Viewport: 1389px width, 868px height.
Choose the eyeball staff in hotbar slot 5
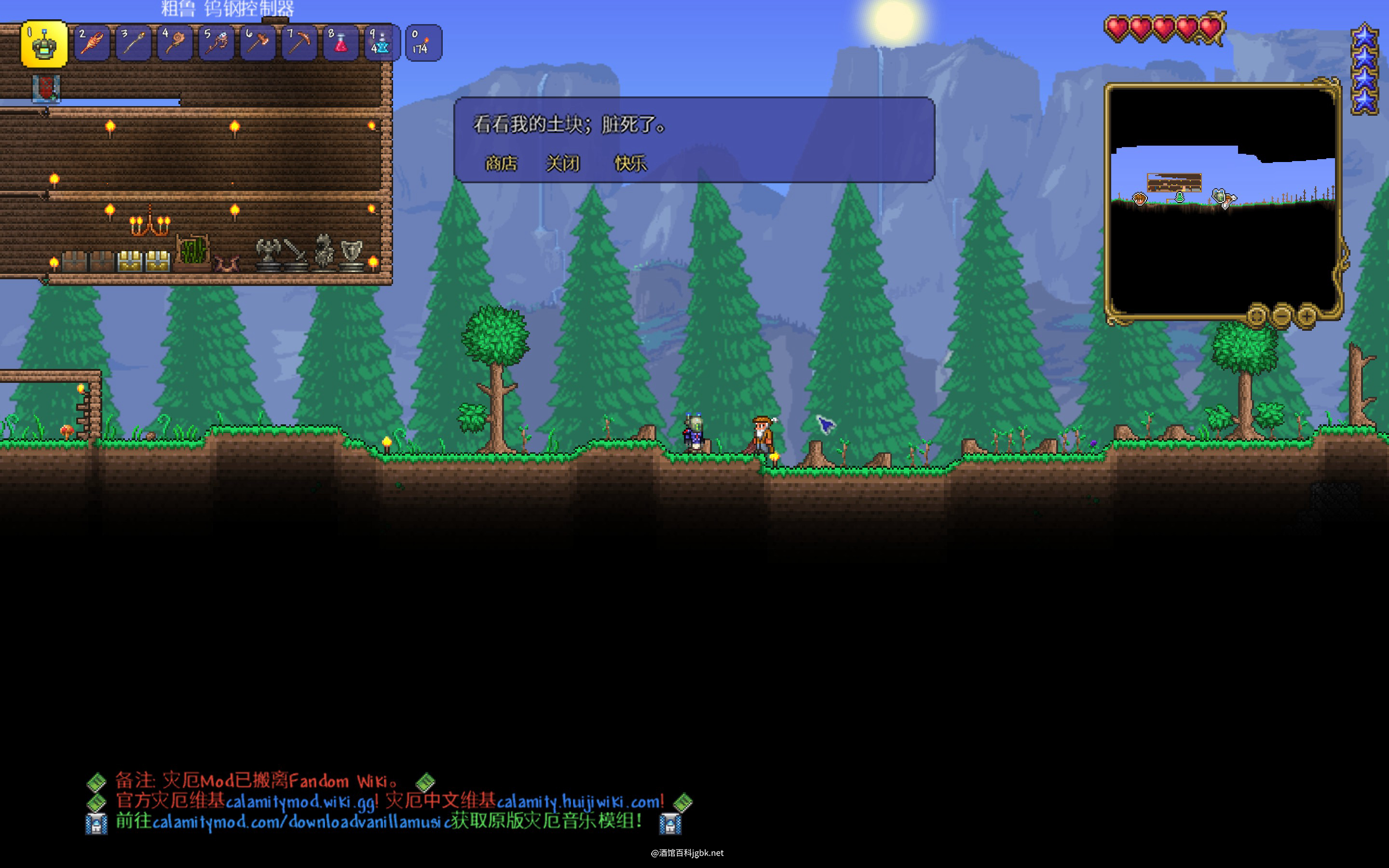(216, 43)
